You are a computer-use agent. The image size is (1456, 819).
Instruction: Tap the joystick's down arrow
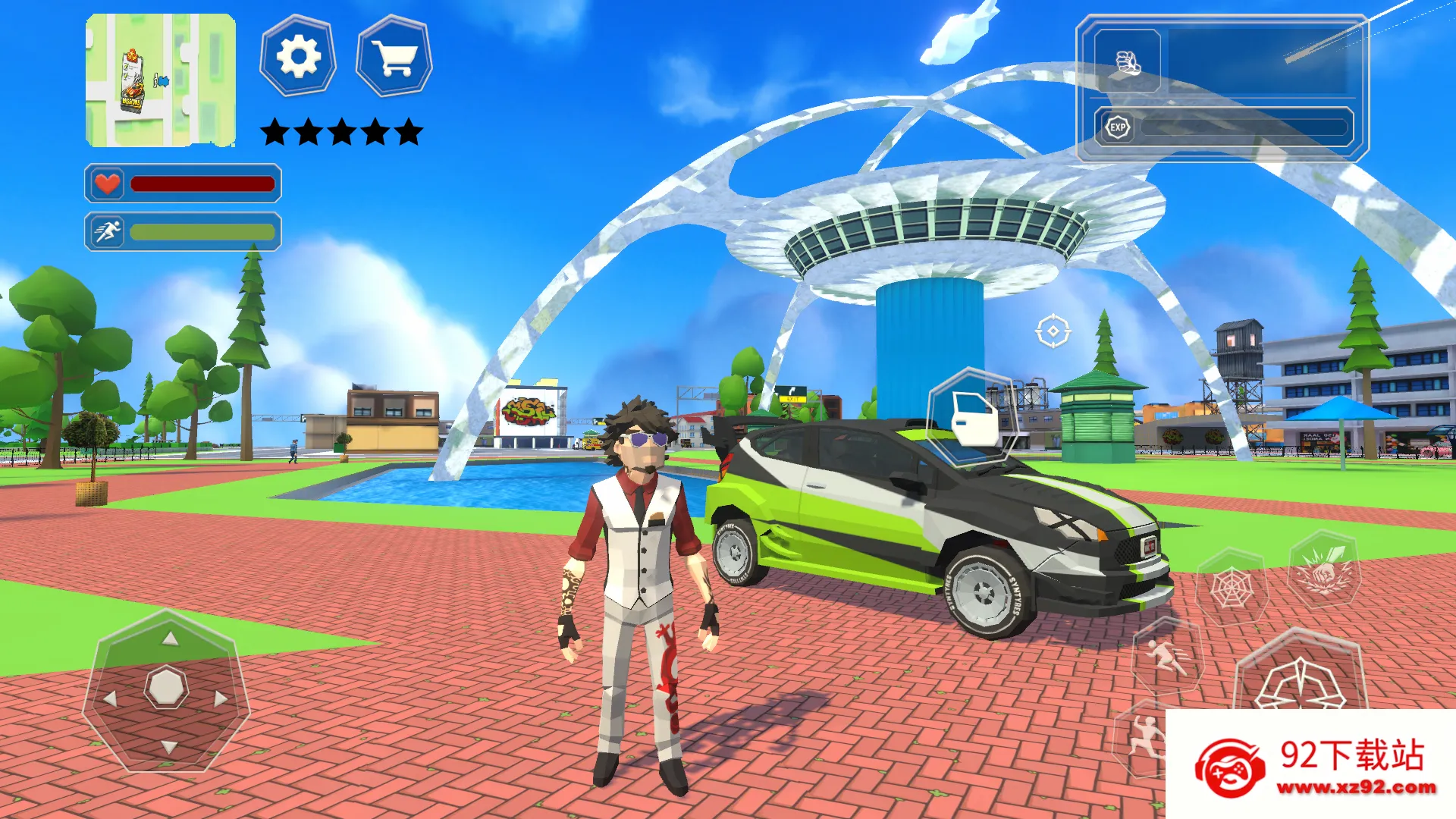pos(169,748)
